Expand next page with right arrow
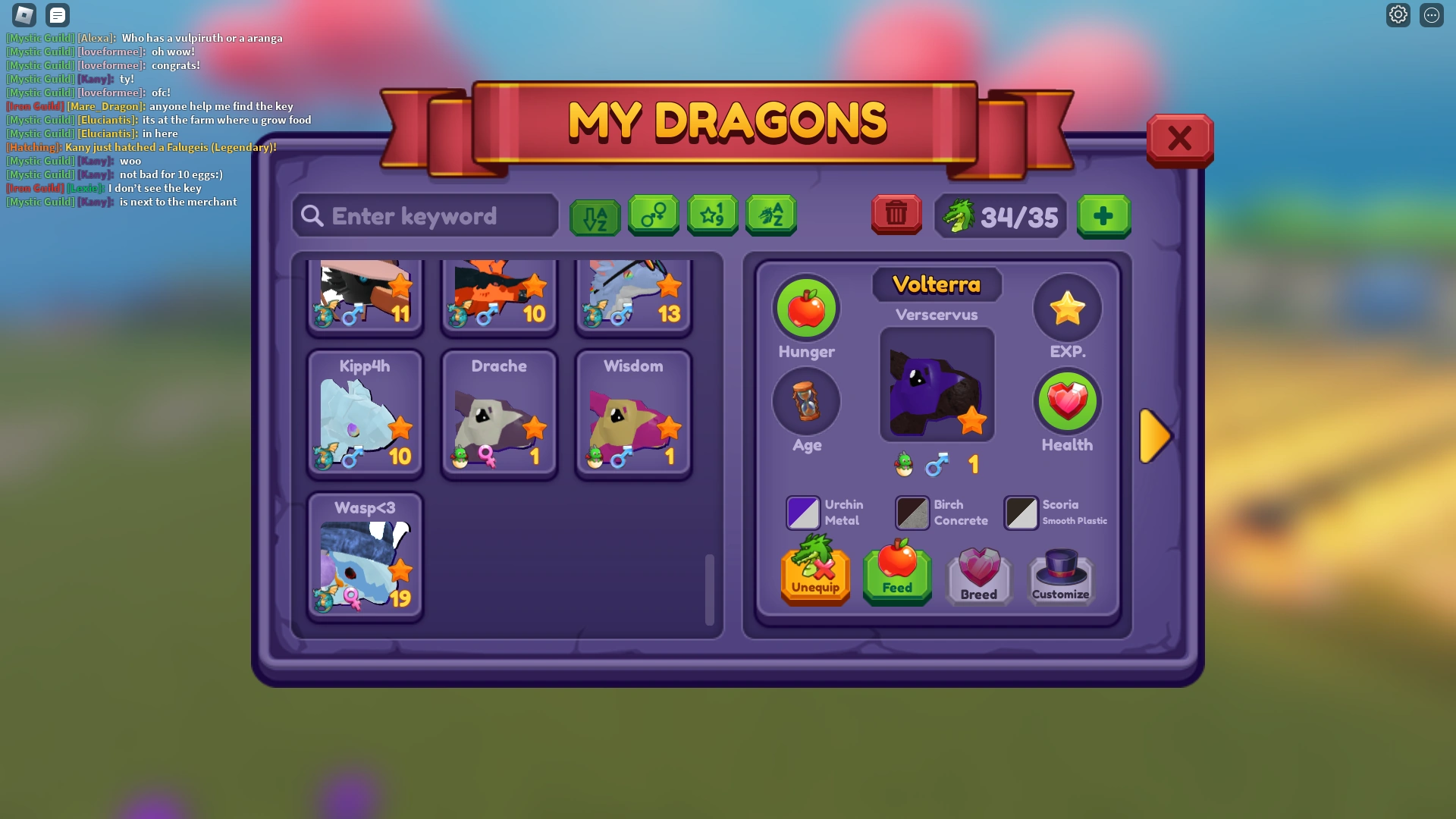Screen dimensions: 1456x819 point(1156,435)
